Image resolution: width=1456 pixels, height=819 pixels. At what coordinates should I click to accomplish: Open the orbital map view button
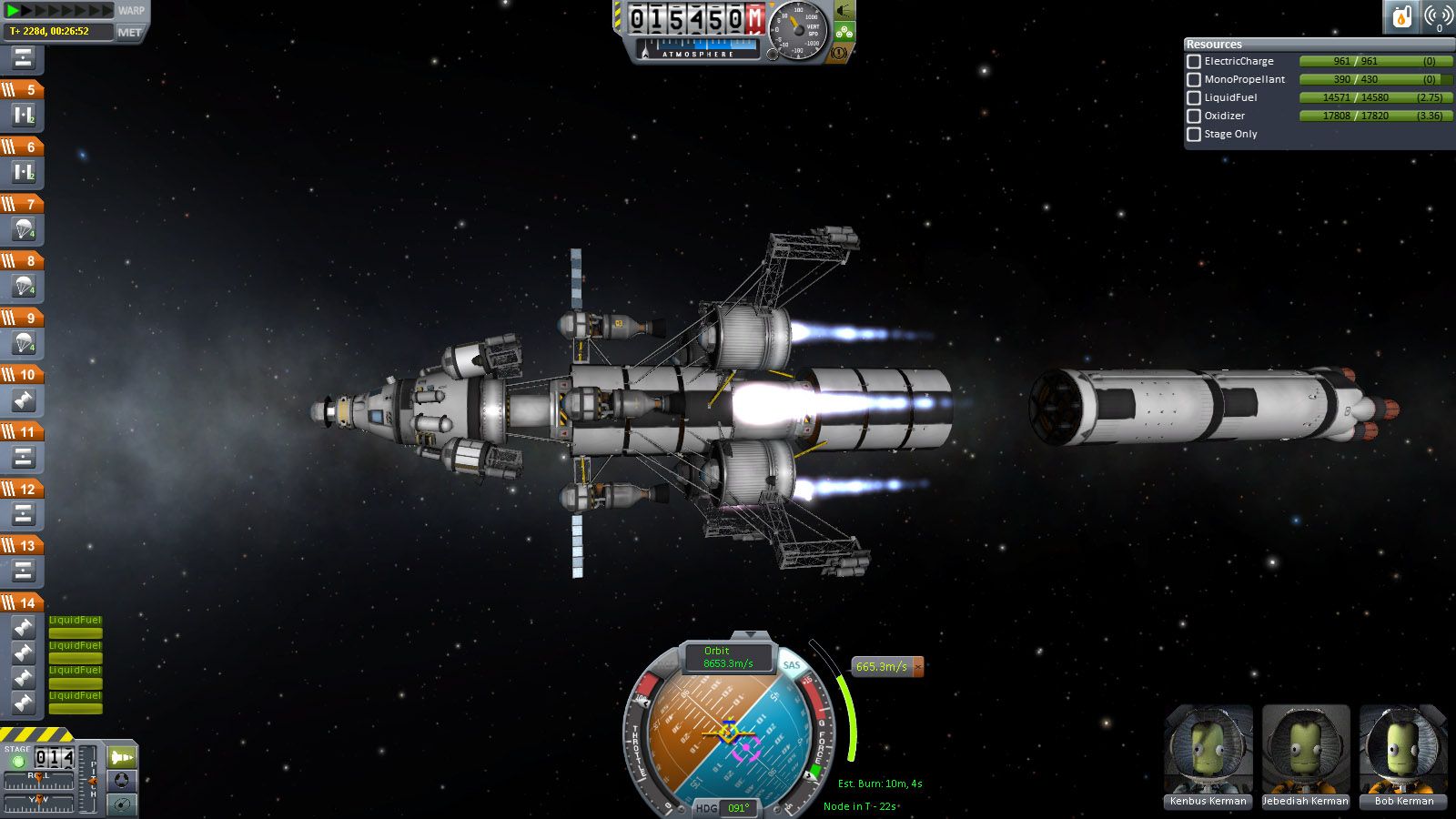click(x=122, y=804)
